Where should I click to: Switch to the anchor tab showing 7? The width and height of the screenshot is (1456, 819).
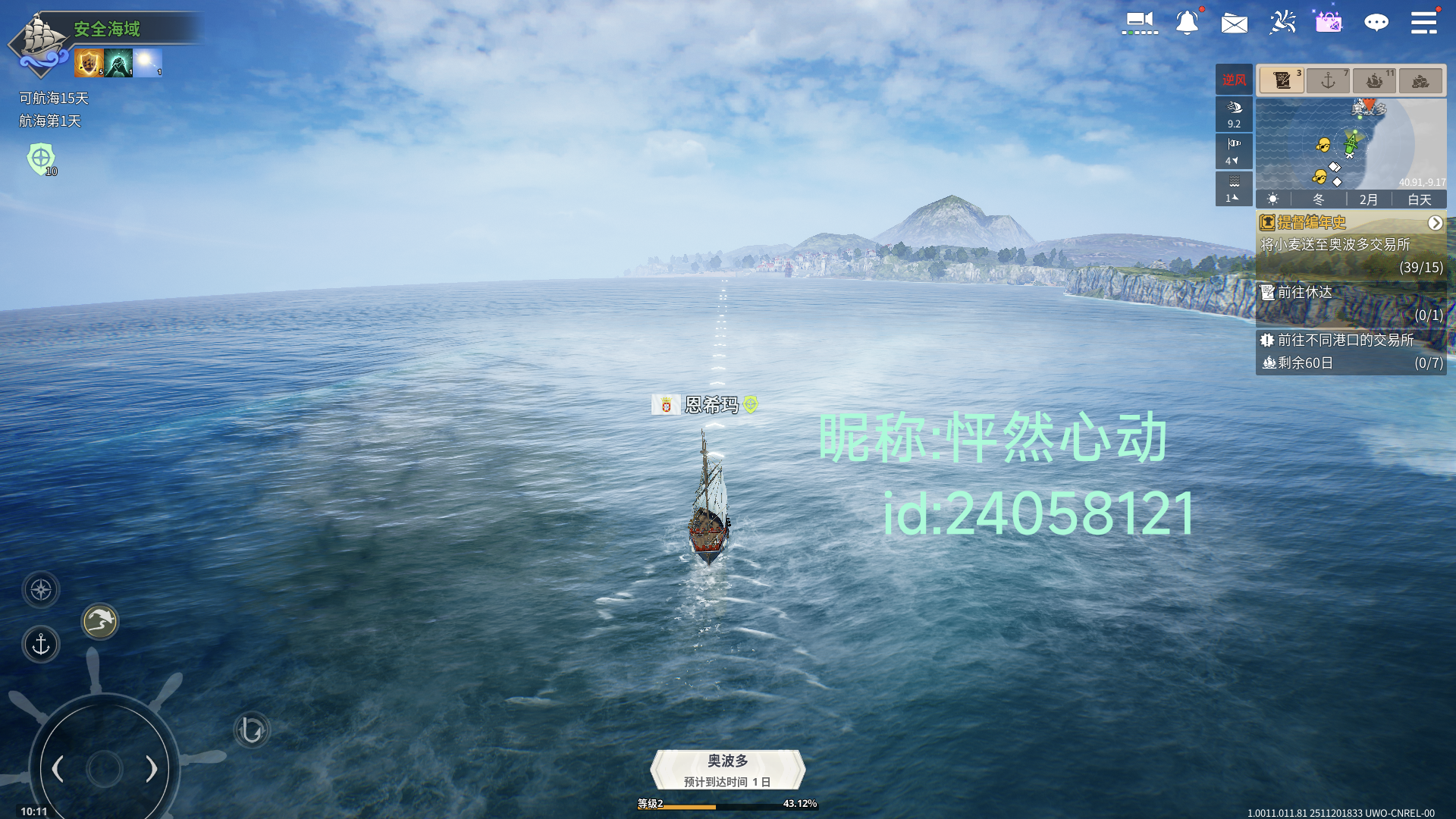click(x=1328, y=80)
